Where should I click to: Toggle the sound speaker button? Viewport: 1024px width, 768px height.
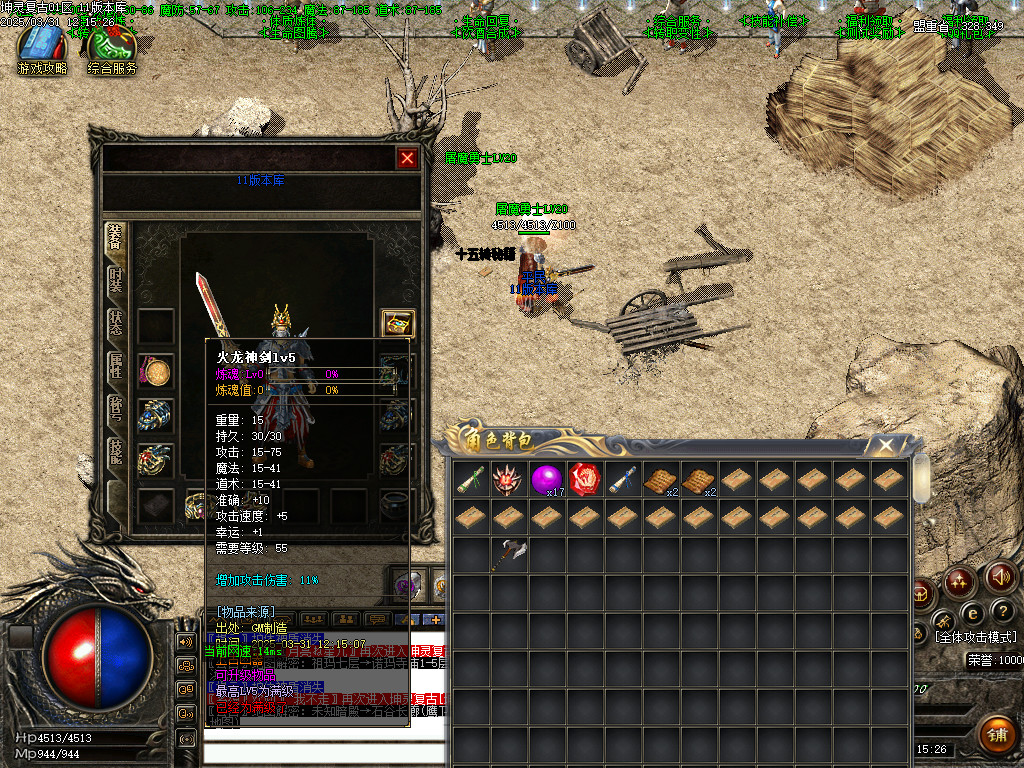coord(1000,577)
